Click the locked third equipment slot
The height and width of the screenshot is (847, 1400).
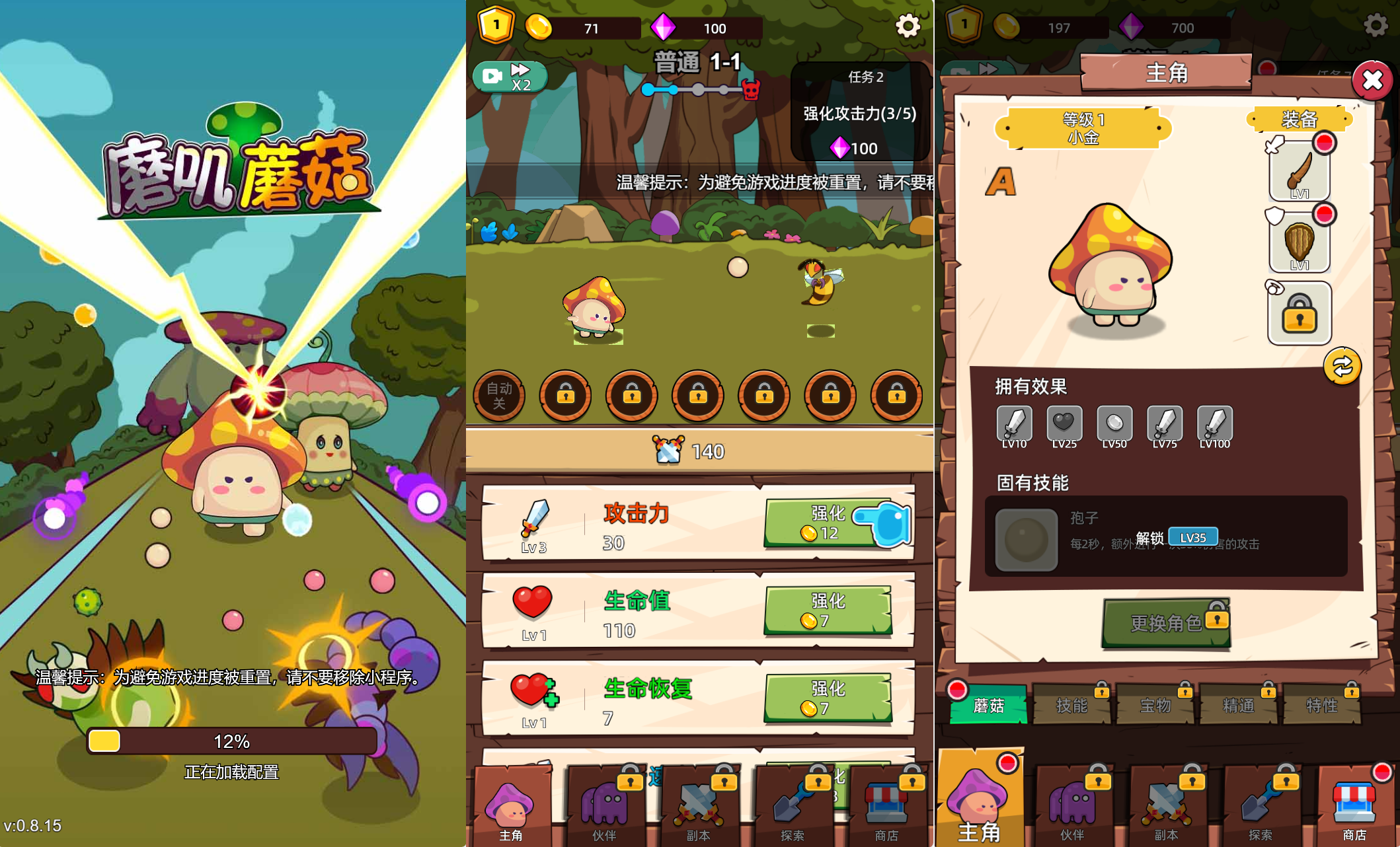(1299, 314)
